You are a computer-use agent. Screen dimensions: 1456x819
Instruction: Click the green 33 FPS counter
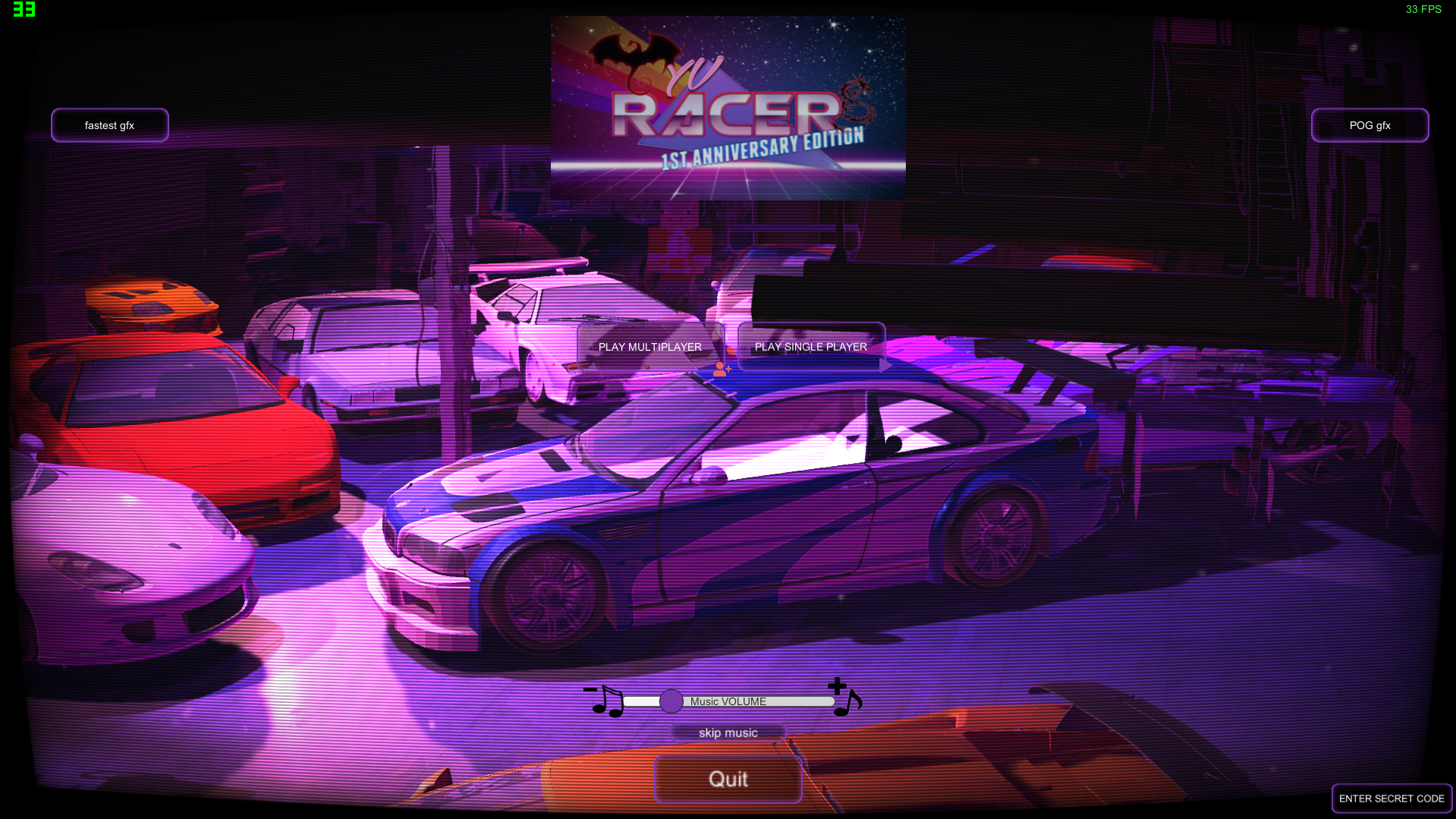1423,10
